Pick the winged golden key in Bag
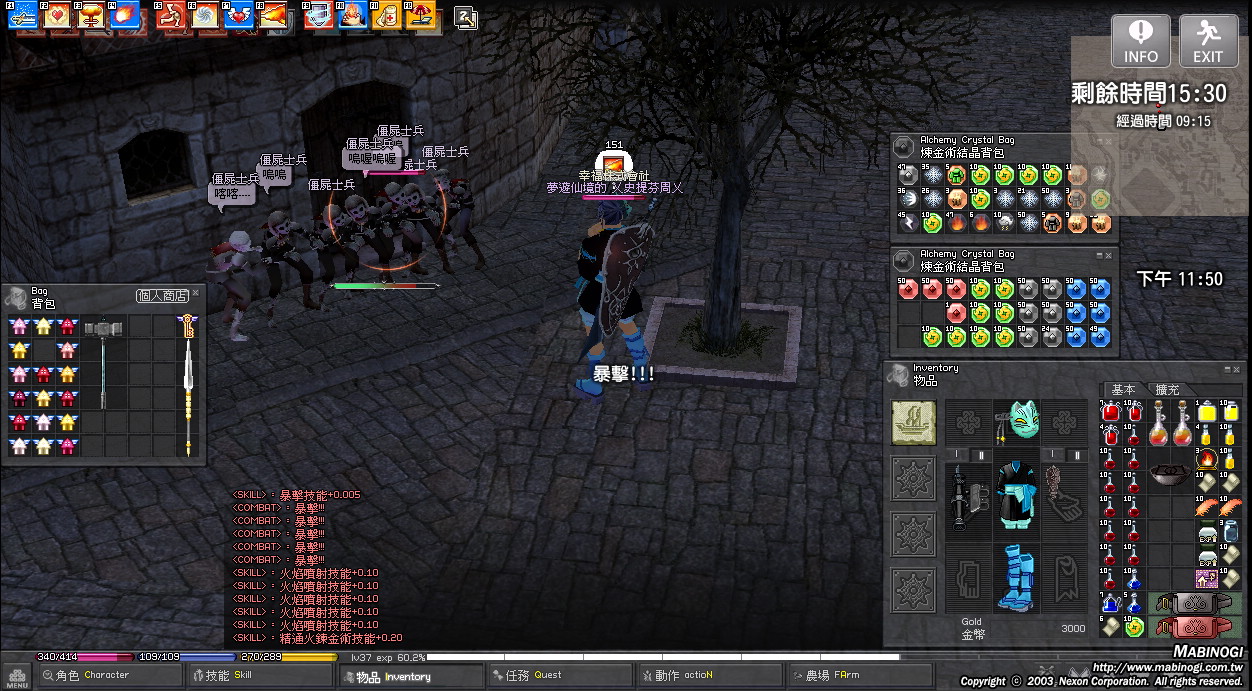Viewport: 1252px width, 691px height. click(x=187, y=325)
